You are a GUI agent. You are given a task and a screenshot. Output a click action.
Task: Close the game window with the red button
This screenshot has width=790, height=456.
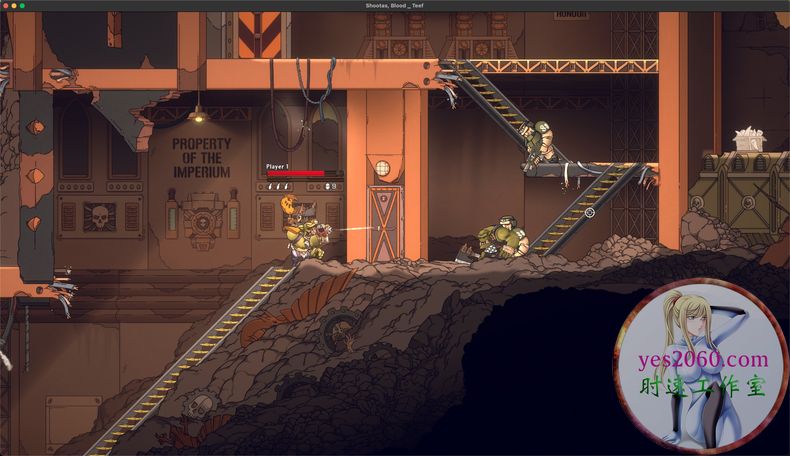pyautogui.click(x=6, y=6)
